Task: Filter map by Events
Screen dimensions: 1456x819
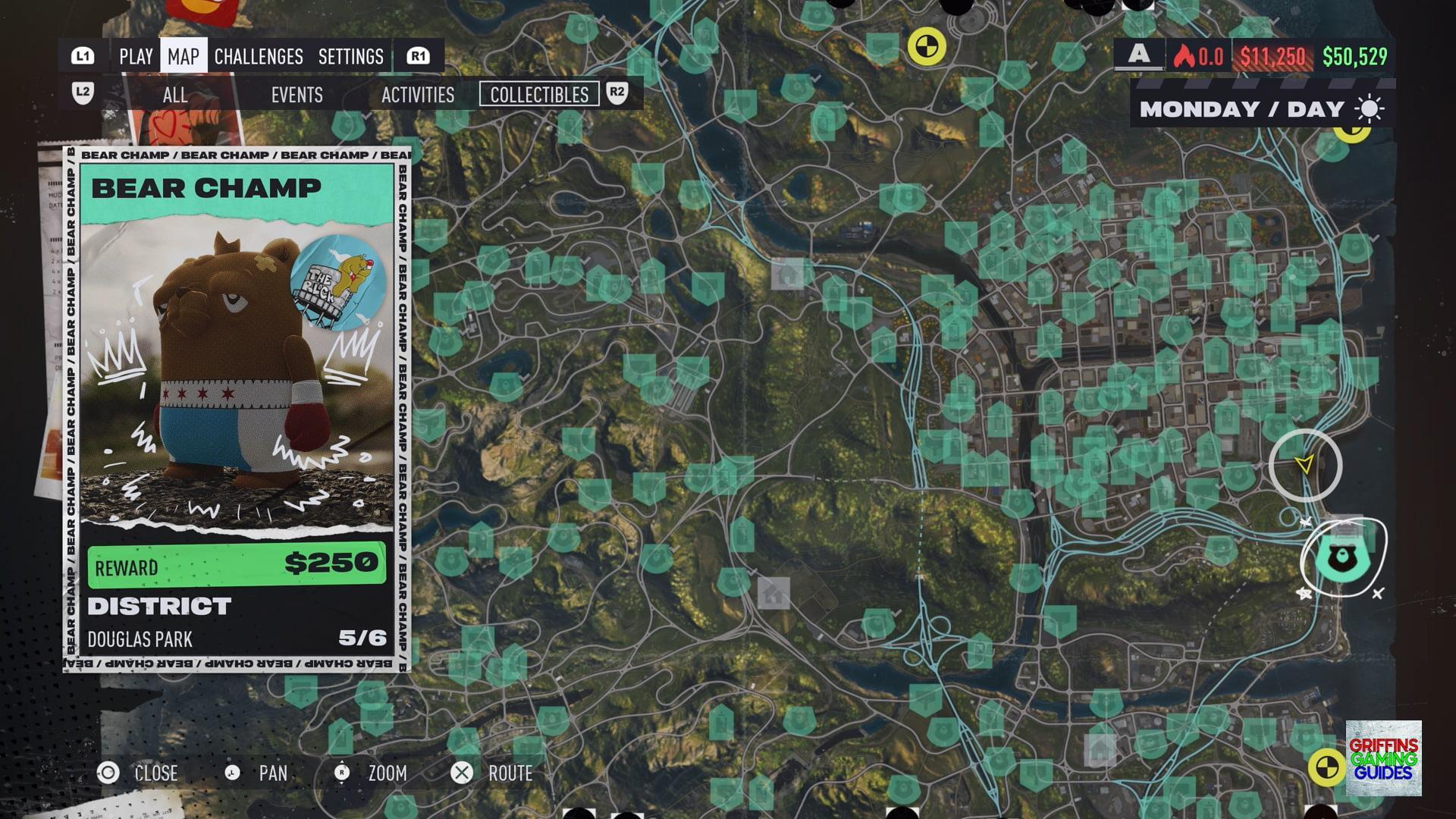Action: (x=297, y=95)
